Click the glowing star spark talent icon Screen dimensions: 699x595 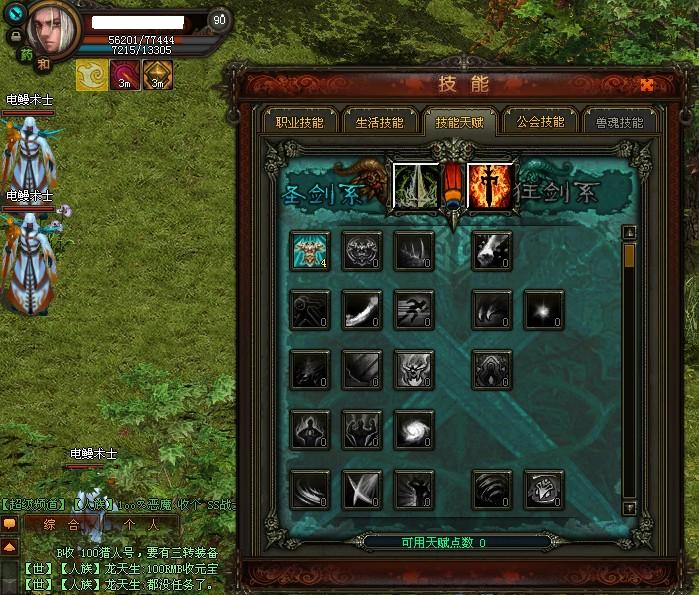(544, 310)
